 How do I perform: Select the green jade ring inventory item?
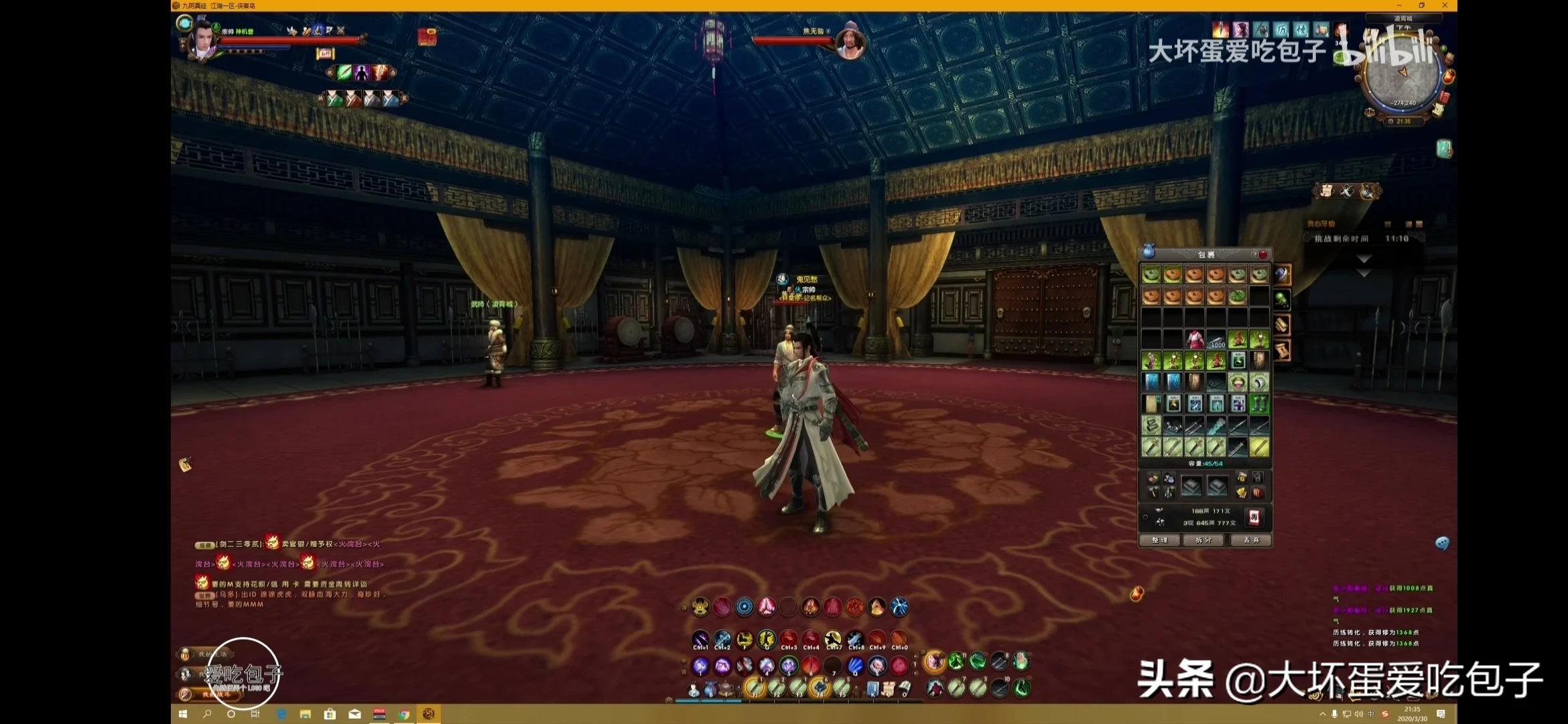pos(1238,382)
